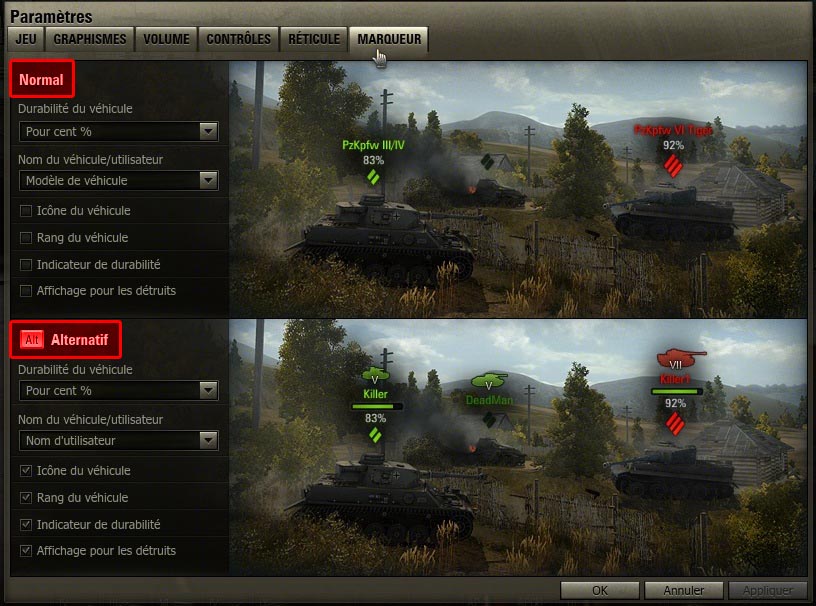Viewport: 816px width, 606px height.
Task: Open the Alternatif section's durability dropdown
Action: pyautogui.click(x=118, y=391)
